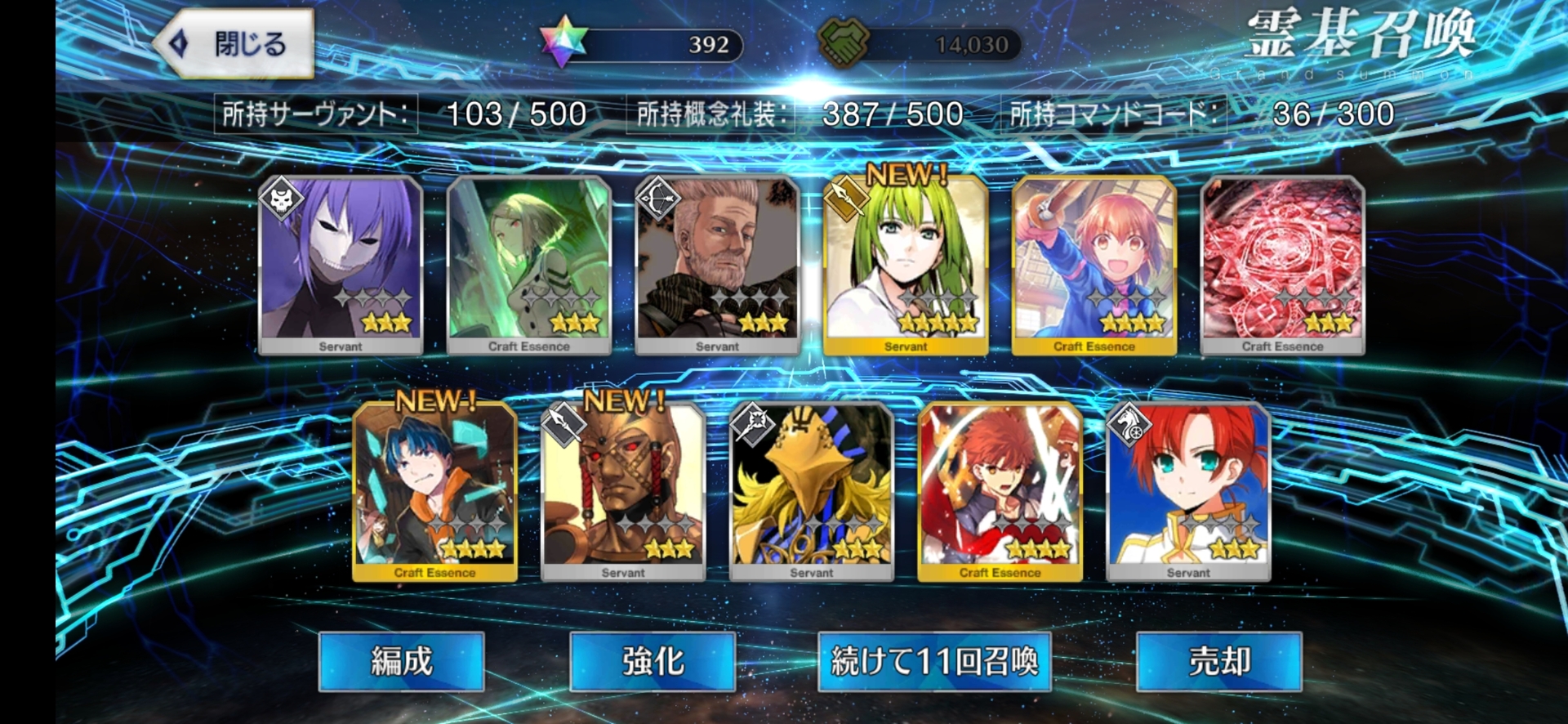This screenshot has width=1568, height=724.
Task: Summon 11 more times with 続けて11回召喚
Action: pos(934,661)
